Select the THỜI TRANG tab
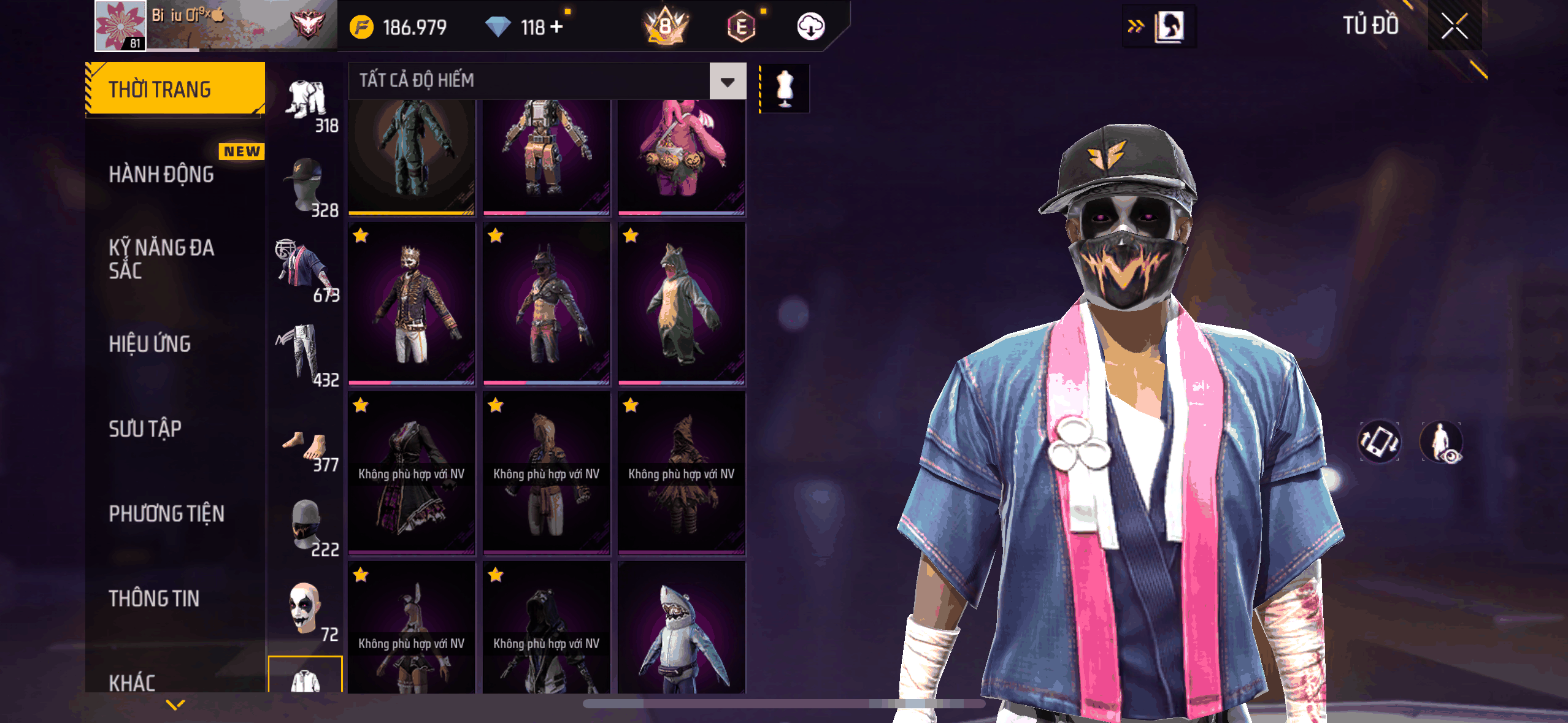The width and height of the screenshot is (1568, 723). pyautogui.click(x=175, y=89)
